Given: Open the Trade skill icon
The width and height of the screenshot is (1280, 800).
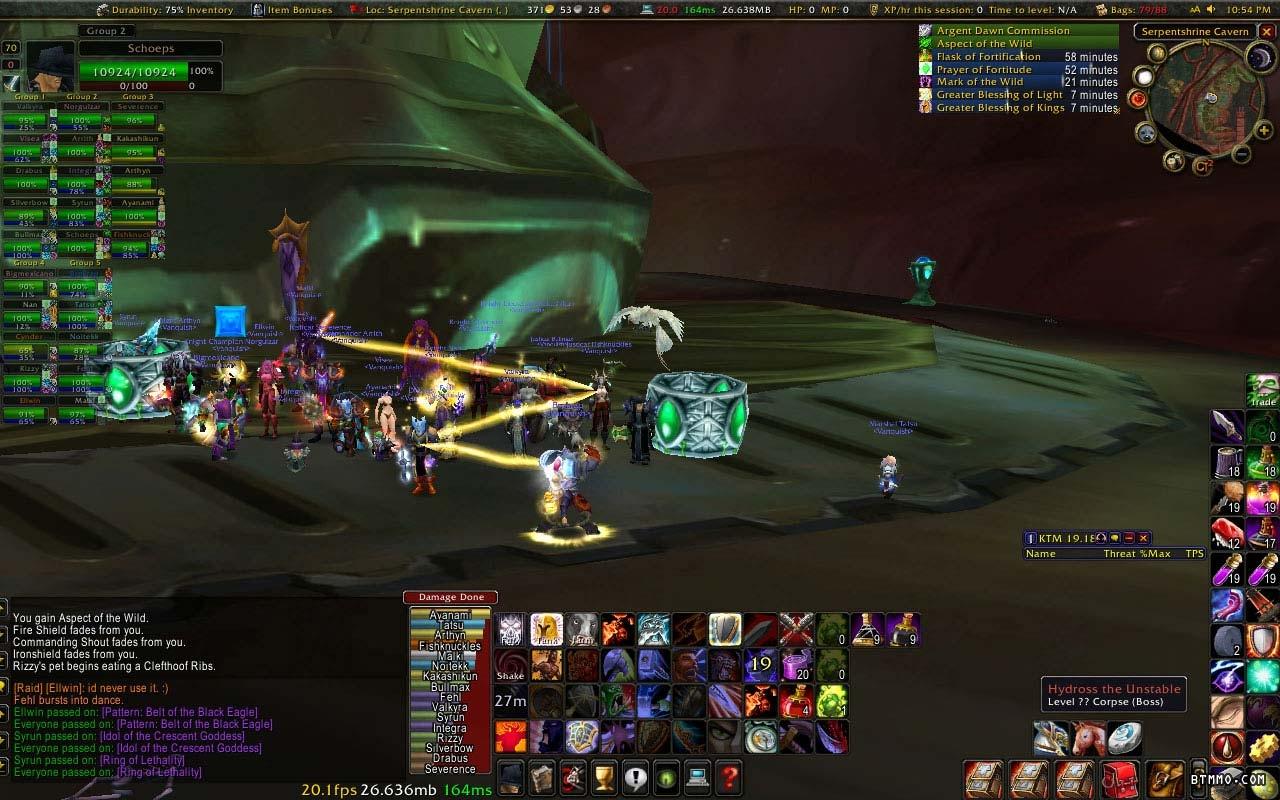Looking at the screenshot, I should pyautogui.click(x=1263, y=390).
